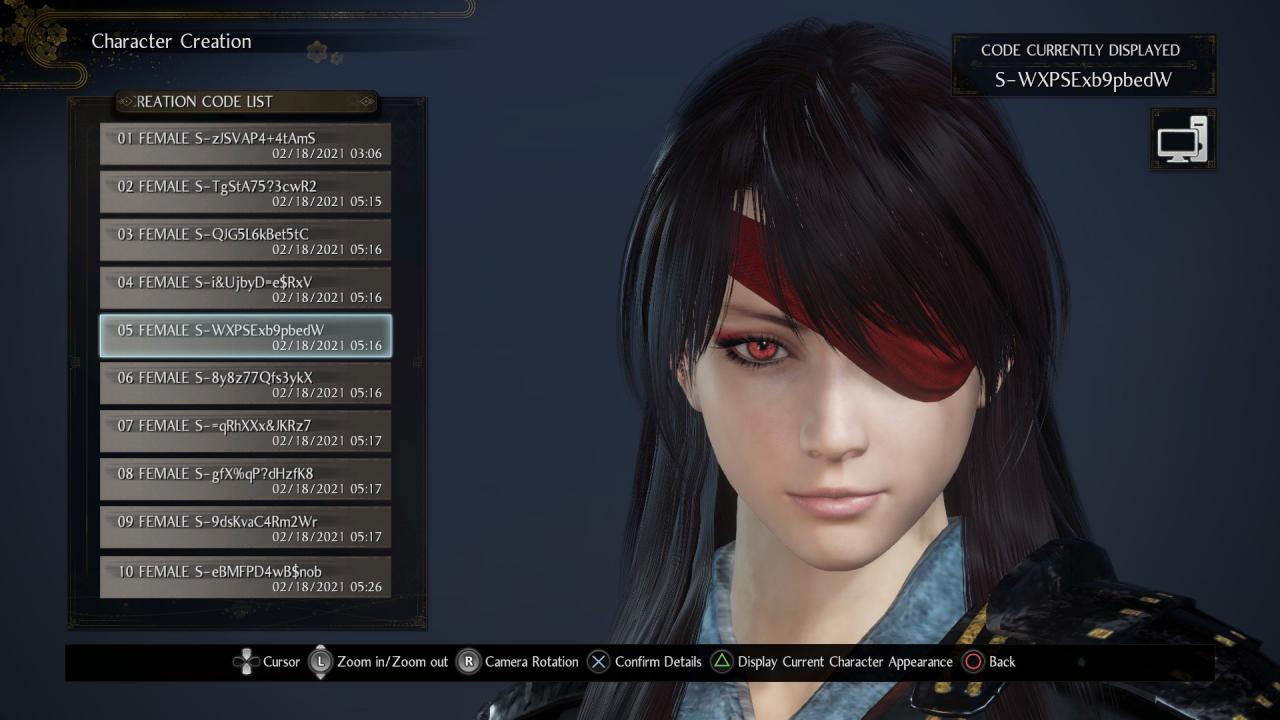Select code entry 04 S-i&UjbyD=e$RxV

(x=245, y=288)
